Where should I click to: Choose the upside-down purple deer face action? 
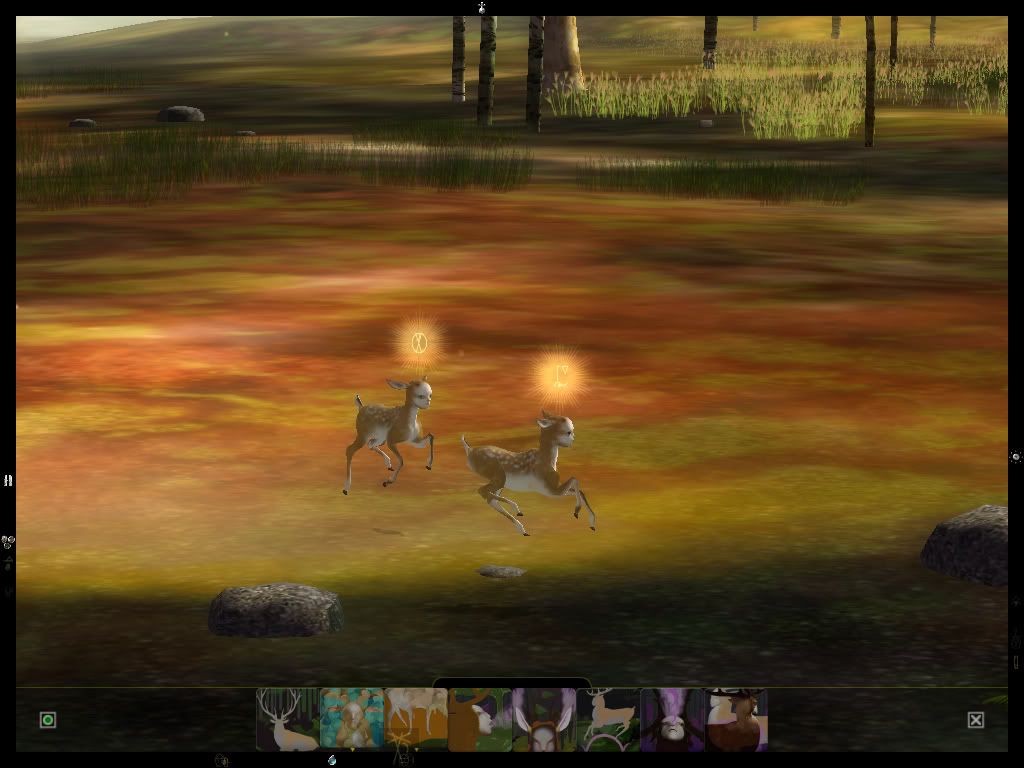coord(671,719)
